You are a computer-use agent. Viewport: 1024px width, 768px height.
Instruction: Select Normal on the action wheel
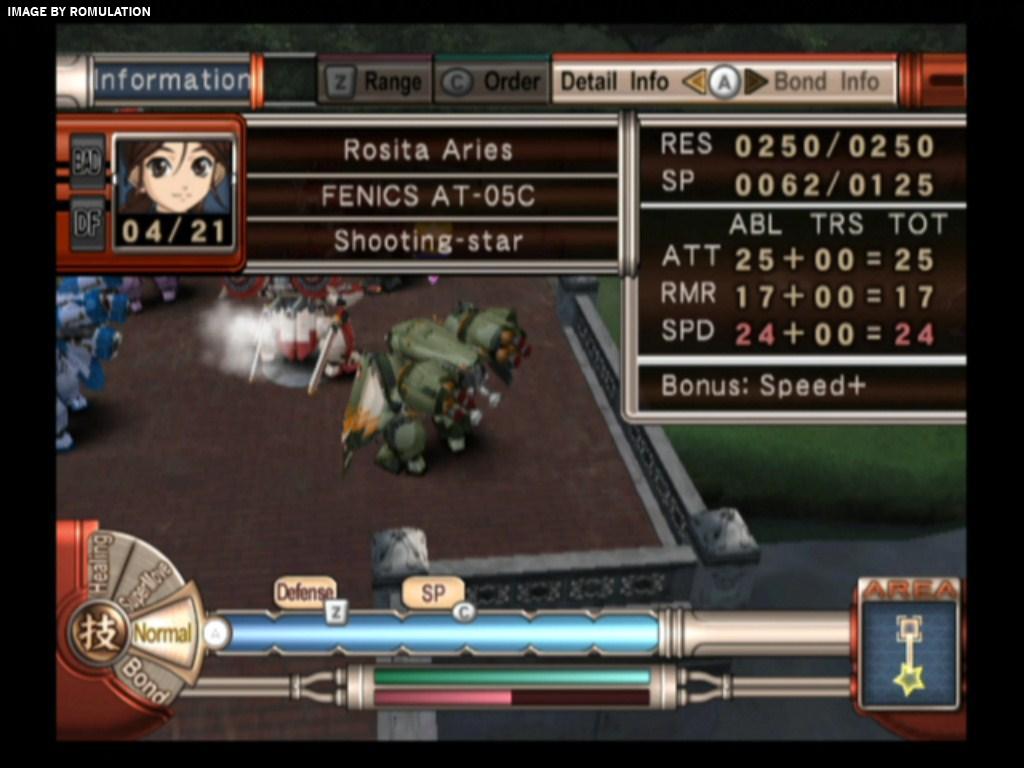[163, 633]
